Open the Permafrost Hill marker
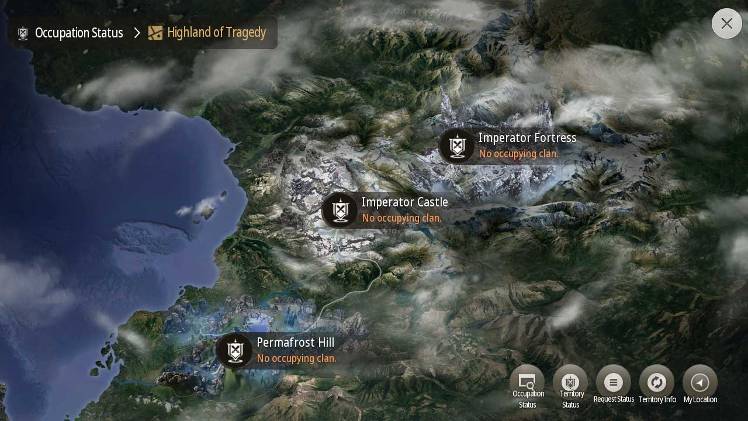Screen dimensions: 748x421 coord(236,350)
